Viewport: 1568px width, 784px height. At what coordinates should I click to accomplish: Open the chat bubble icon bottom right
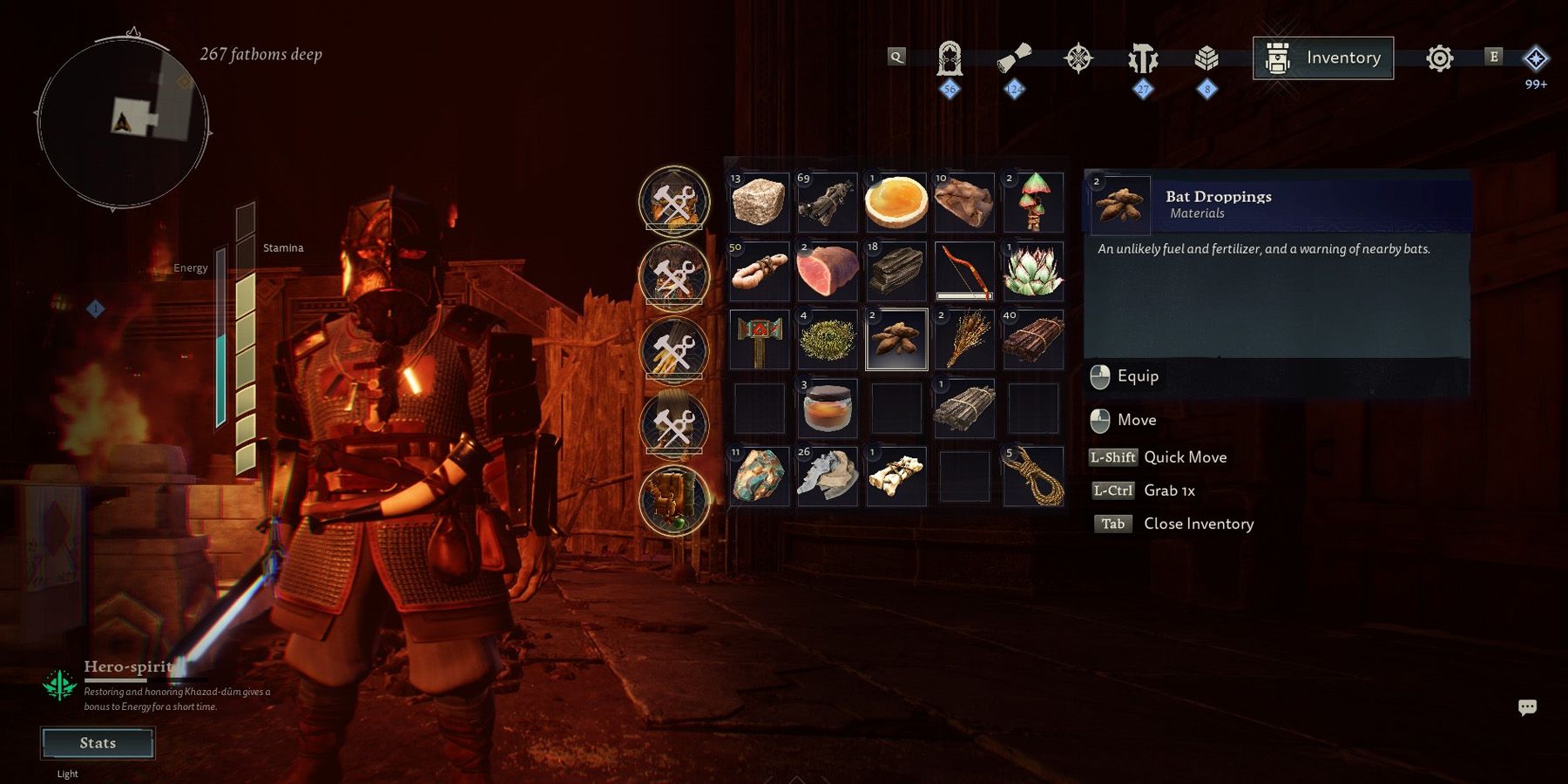1529,707
